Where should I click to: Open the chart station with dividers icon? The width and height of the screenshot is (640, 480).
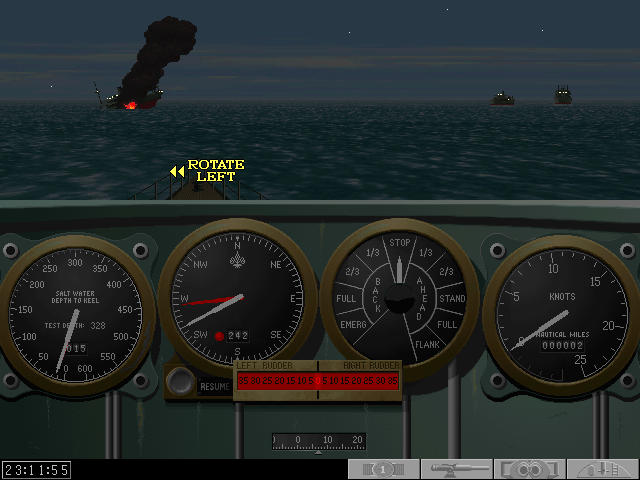pos(603,469)
